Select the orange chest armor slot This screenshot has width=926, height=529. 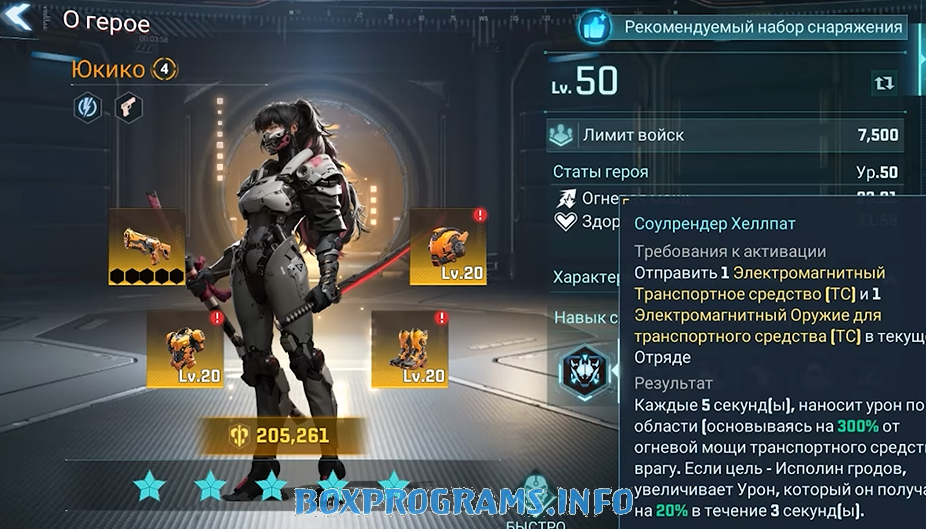coord(185,348)
